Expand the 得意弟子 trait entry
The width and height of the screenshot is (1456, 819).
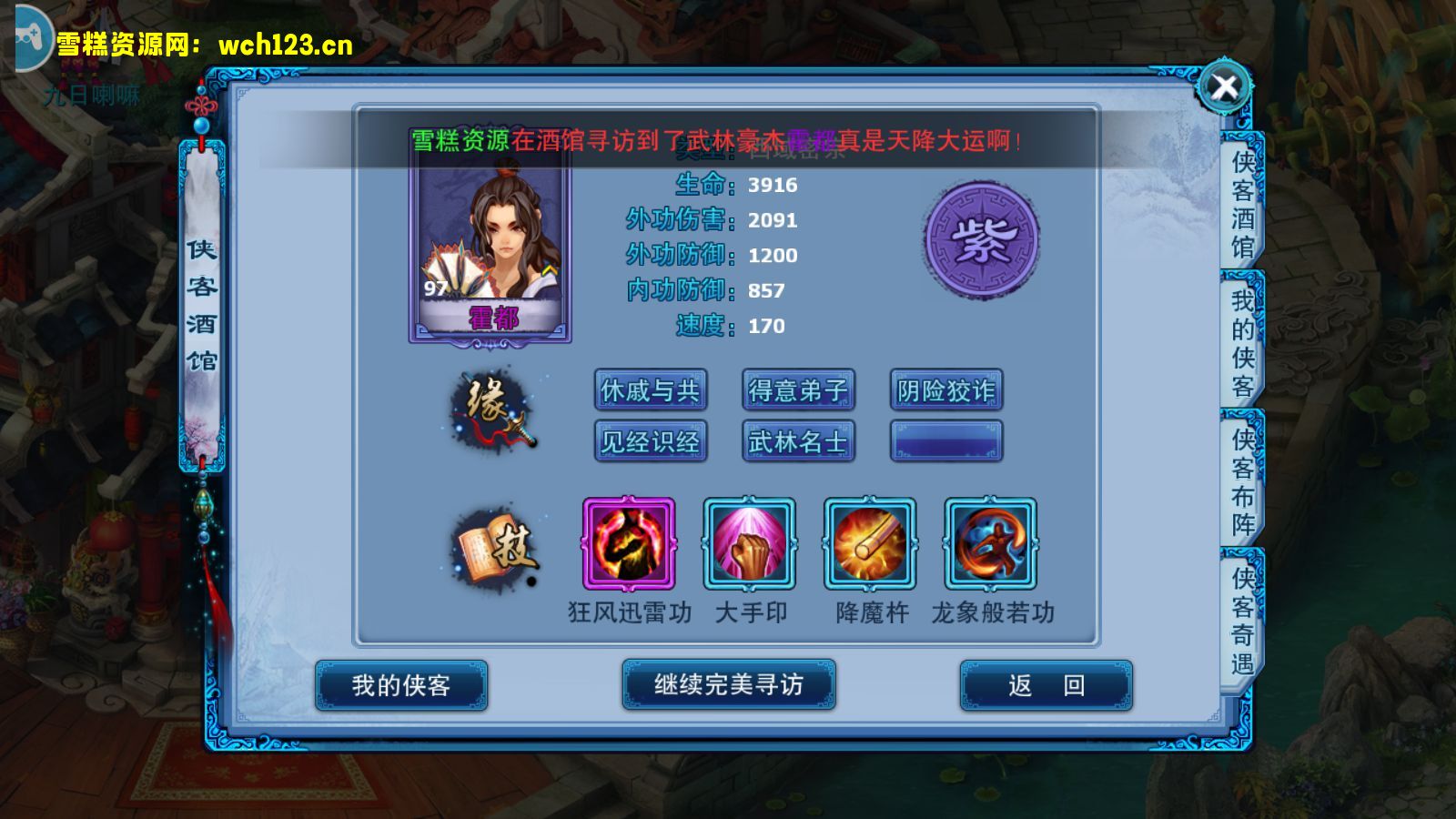[x=798, y=389]
